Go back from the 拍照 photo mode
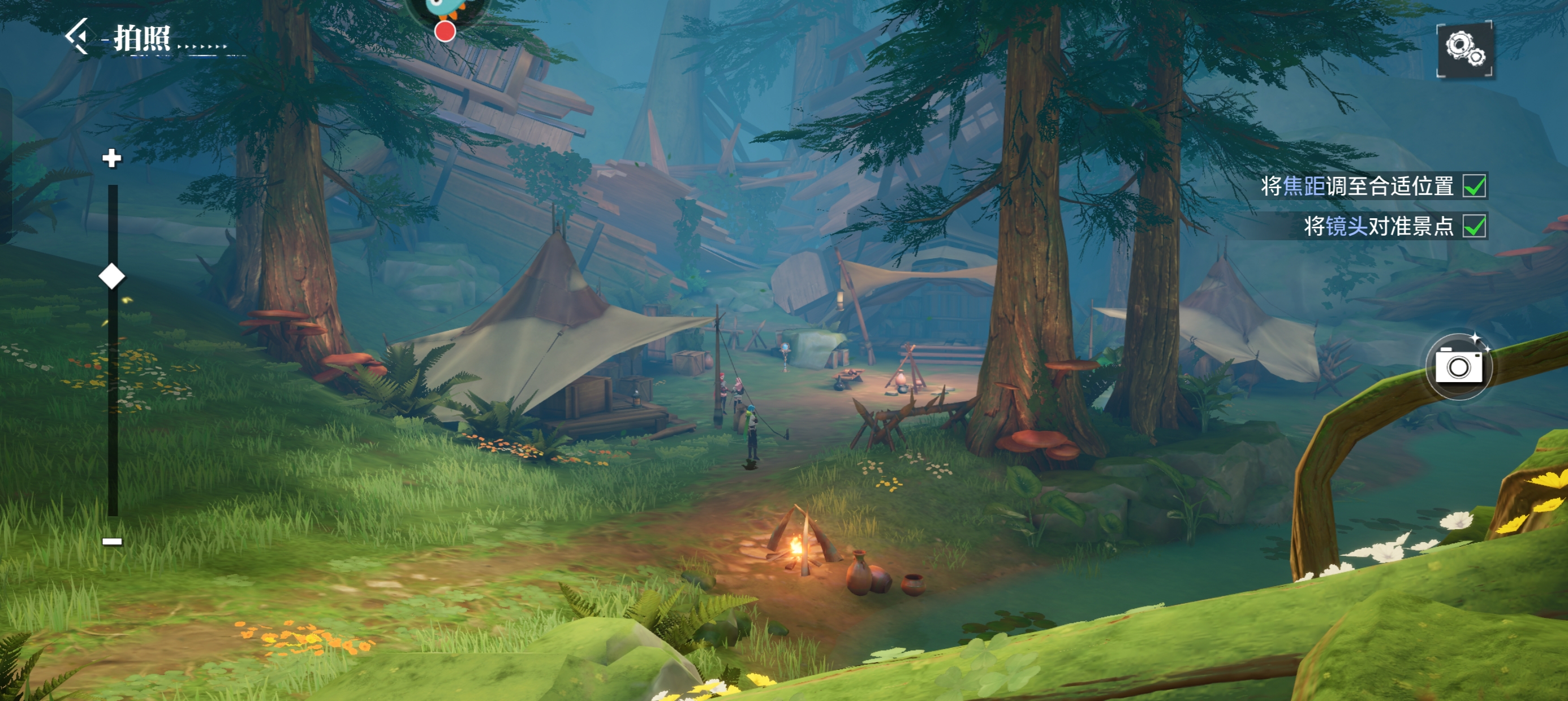Viewport: 1568px width, 701px height. (79, 37)
